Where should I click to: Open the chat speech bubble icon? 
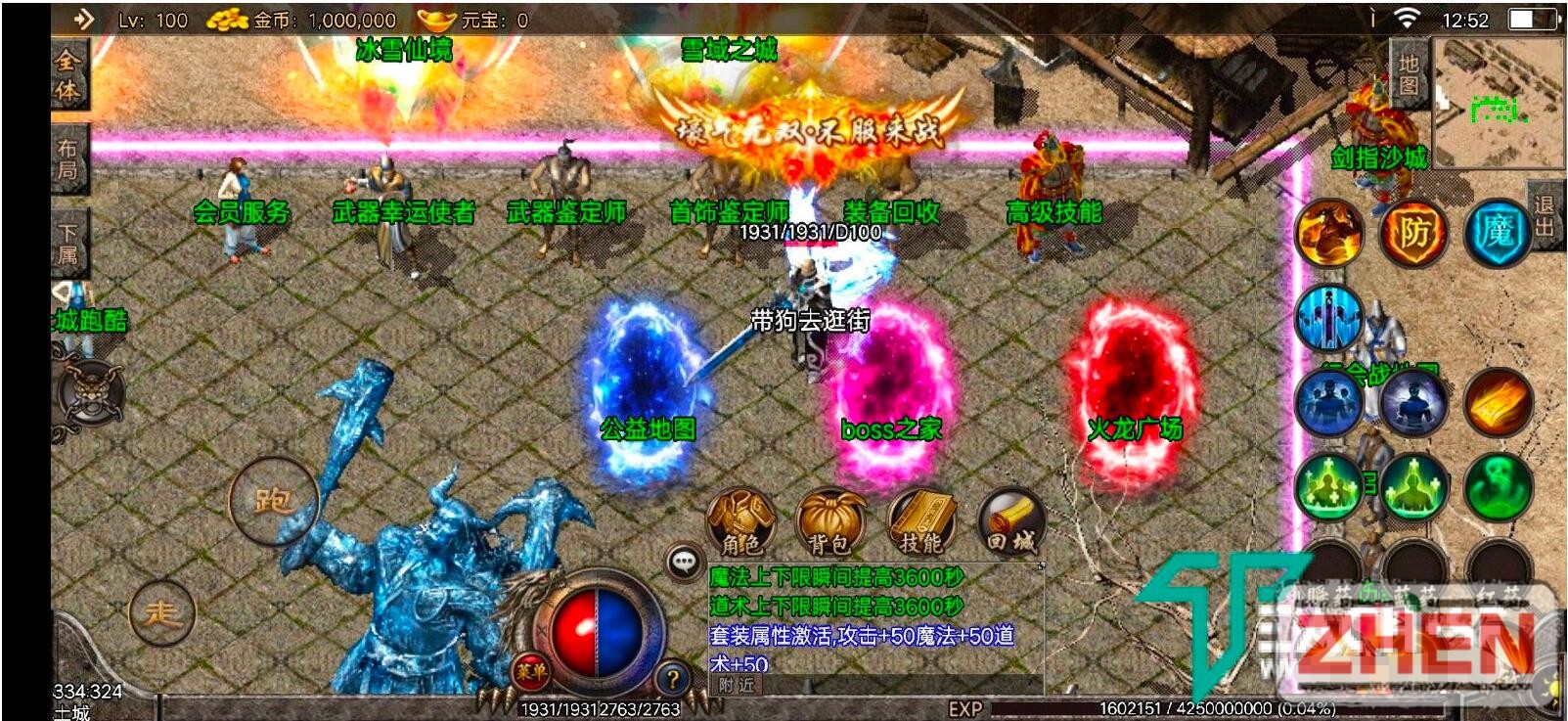point(684,562)
